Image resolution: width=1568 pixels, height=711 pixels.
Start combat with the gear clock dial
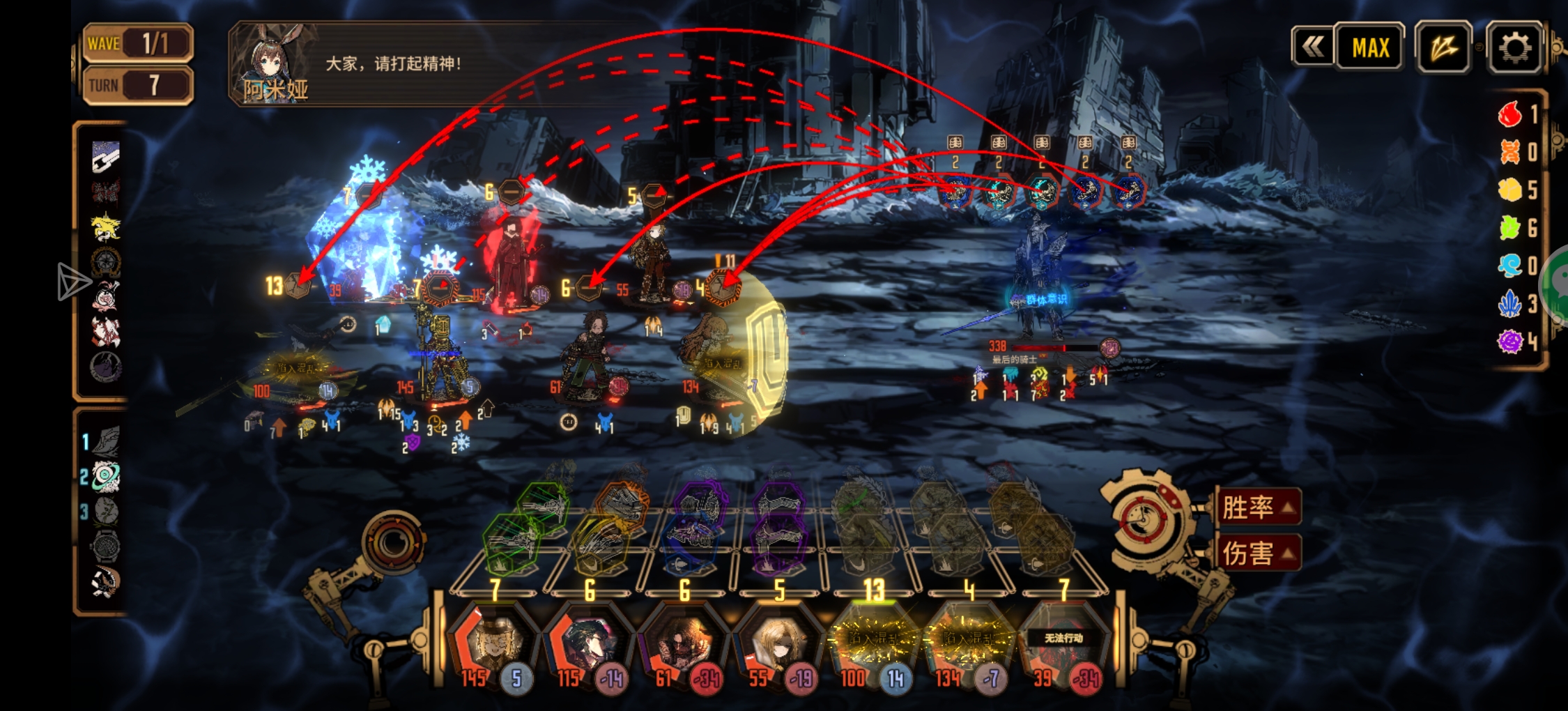pyautogui.click(x=1144, y=519)
